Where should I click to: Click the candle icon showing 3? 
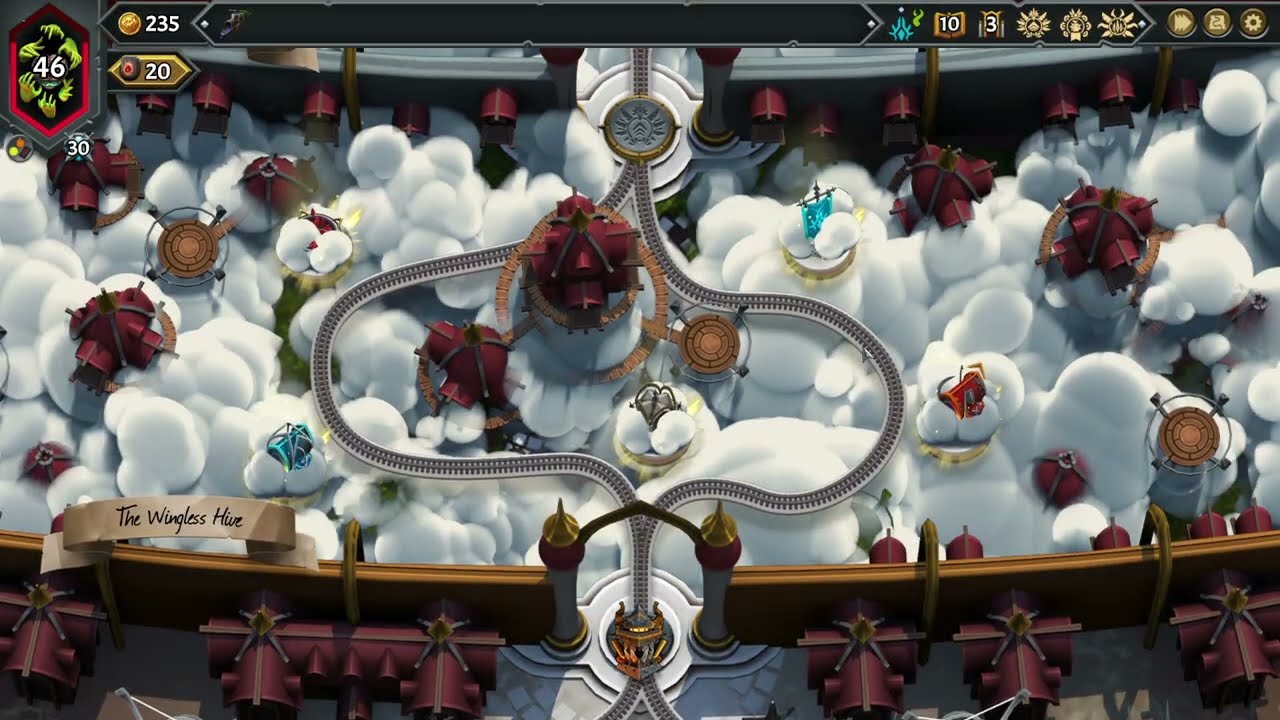point(990,24)
